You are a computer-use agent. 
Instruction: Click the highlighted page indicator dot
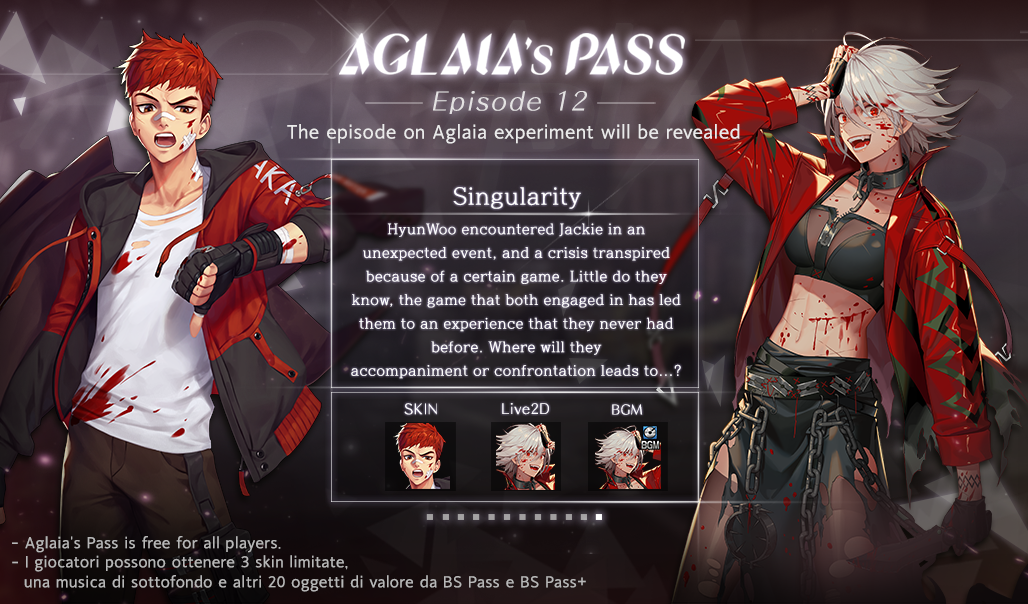[599, 517]
